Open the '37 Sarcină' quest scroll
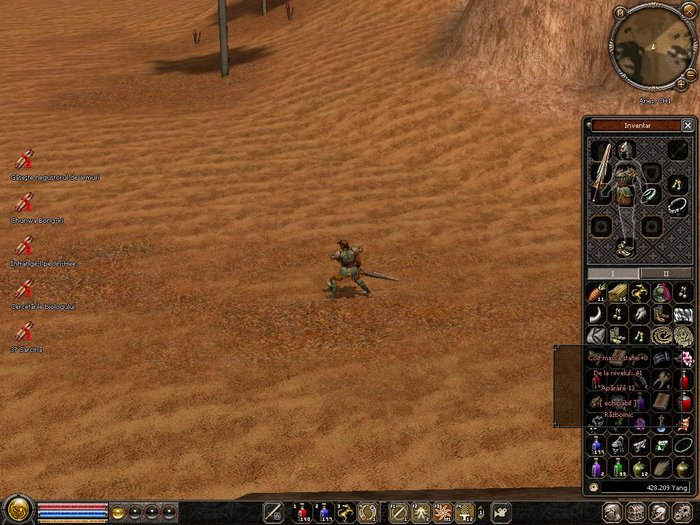The height and width of the screenshot is (525, 700). click(x=25, y=331)
